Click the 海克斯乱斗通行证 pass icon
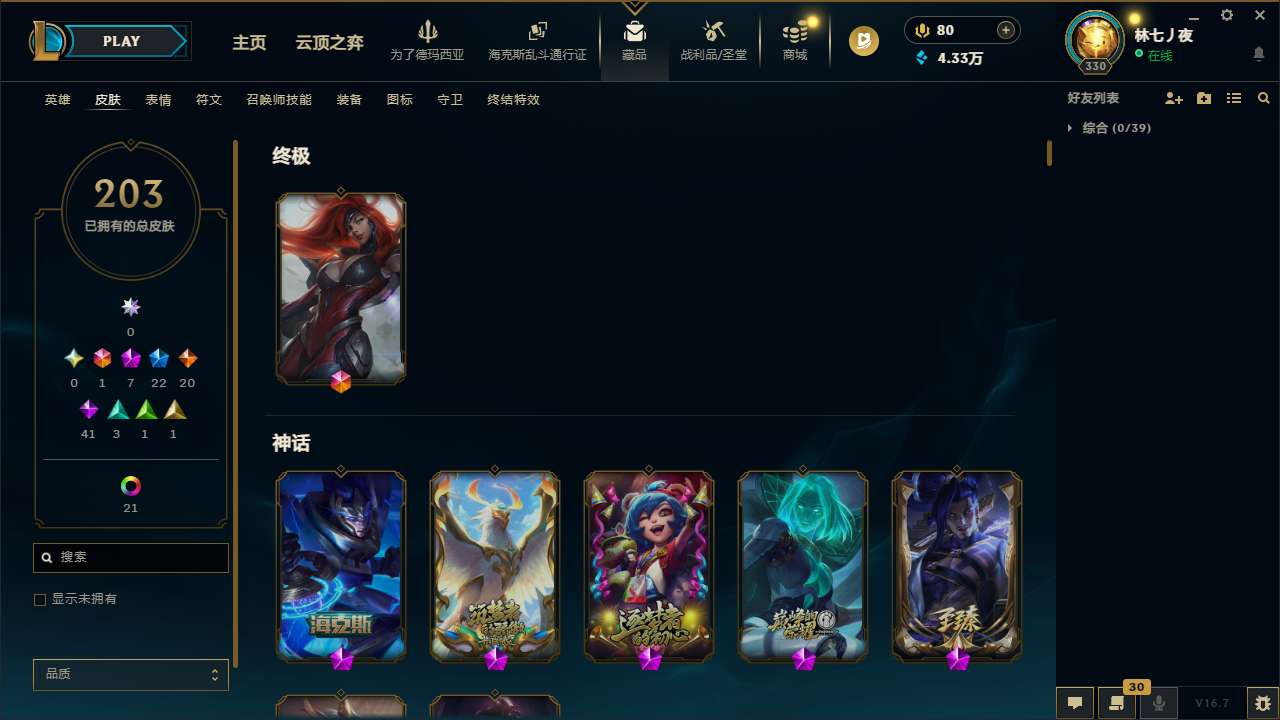 click(x=537, y=40)
